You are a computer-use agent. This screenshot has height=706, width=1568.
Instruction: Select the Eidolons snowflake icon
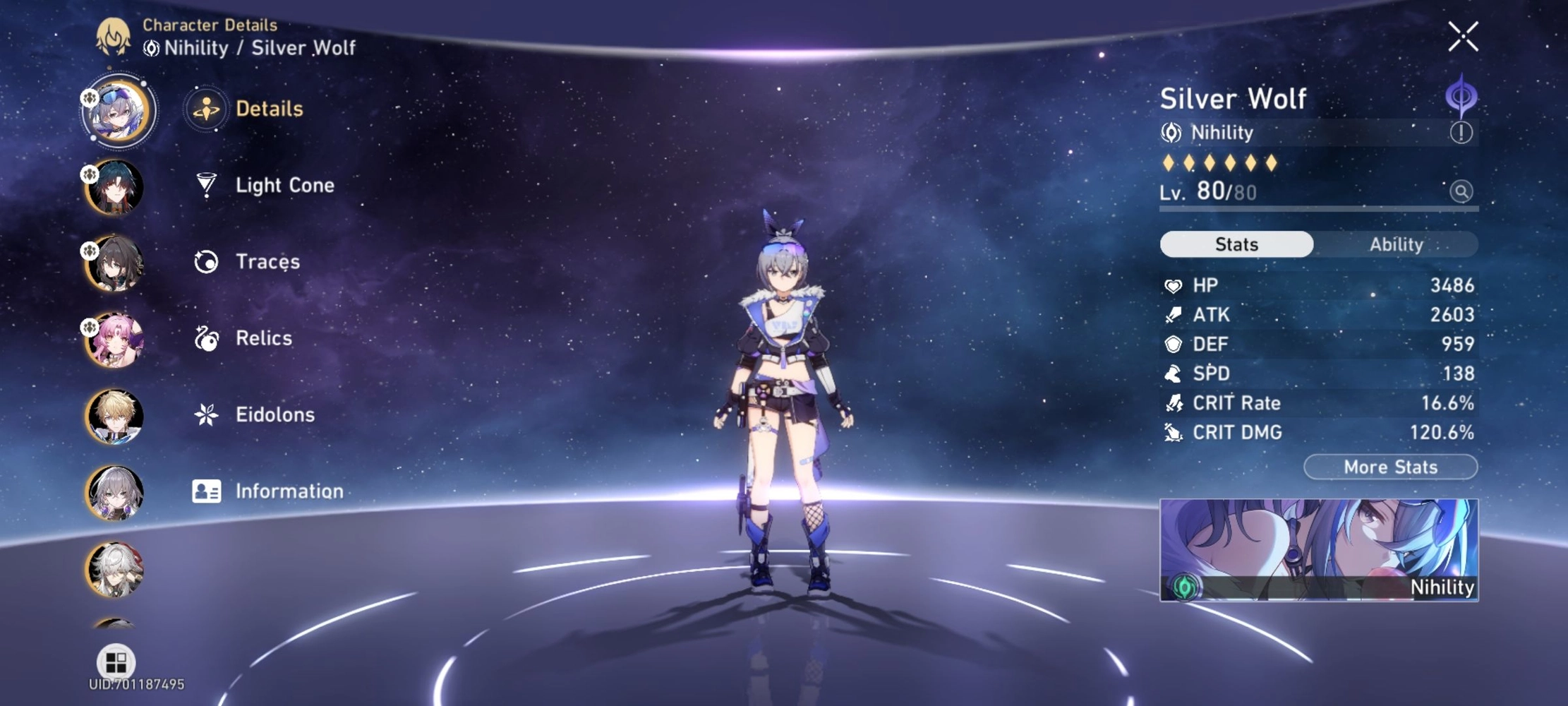[205, 414]
